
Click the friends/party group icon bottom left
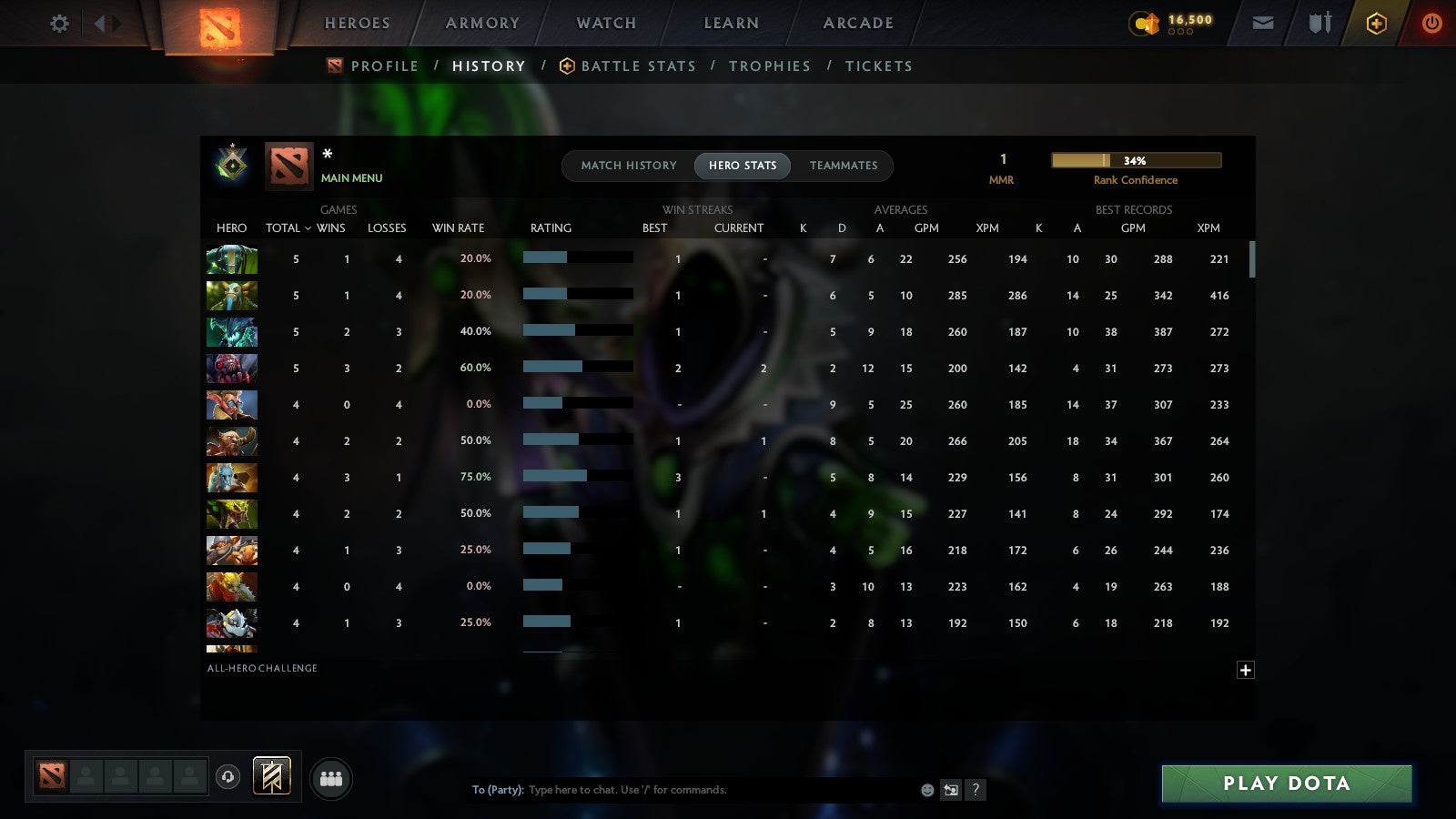click(331, 778)
